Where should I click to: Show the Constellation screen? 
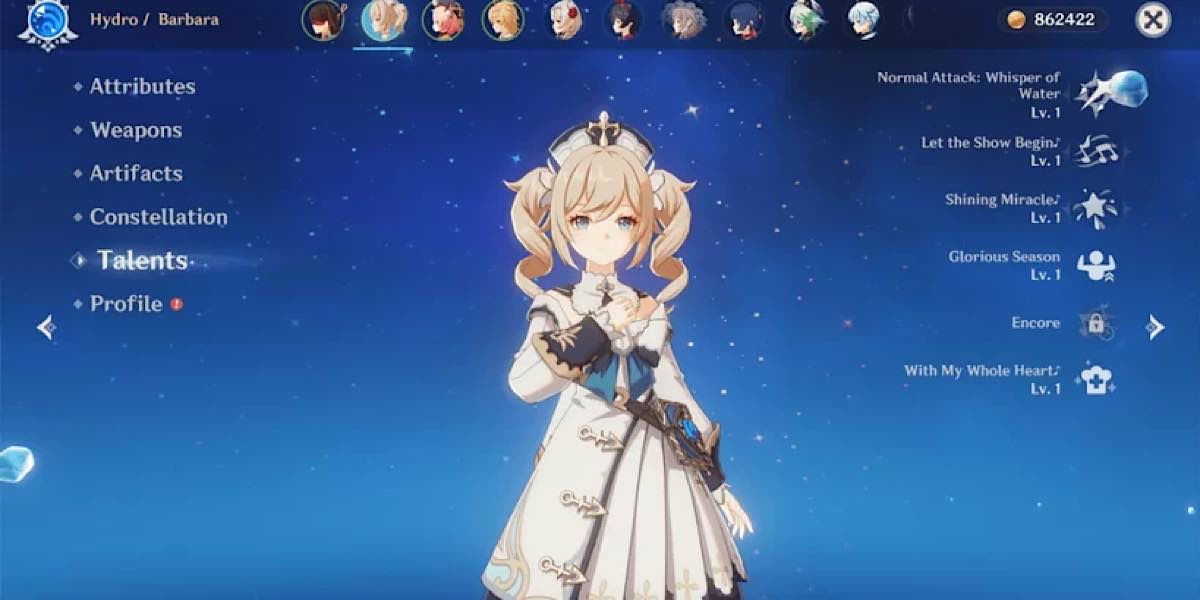(158, 217)
